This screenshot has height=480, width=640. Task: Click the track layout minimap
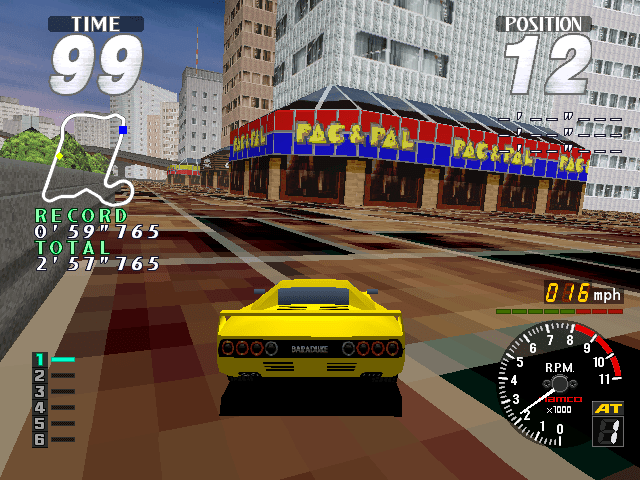tap(90, 160)
